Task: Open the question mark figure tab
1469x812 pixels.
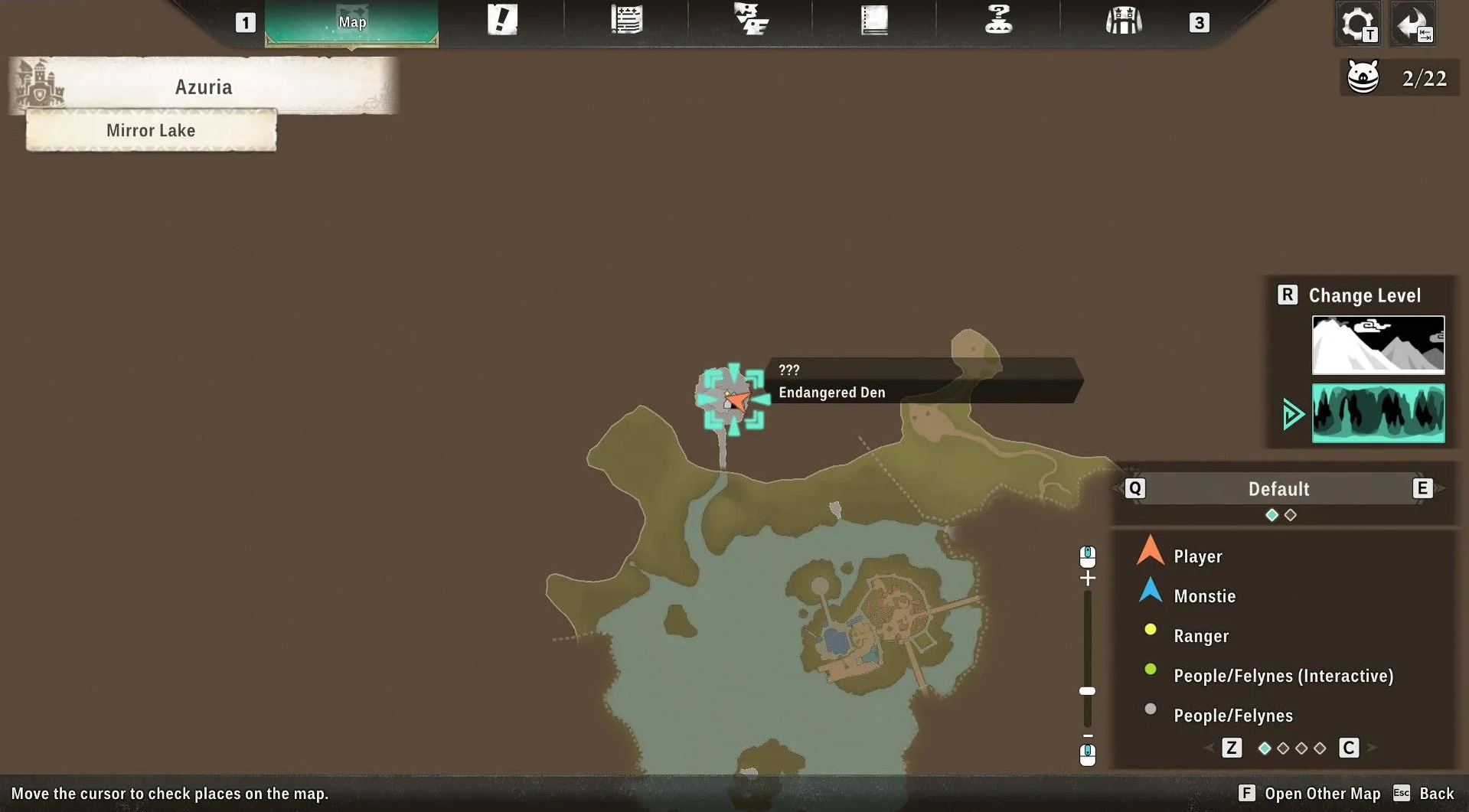Action: point(998,20)
